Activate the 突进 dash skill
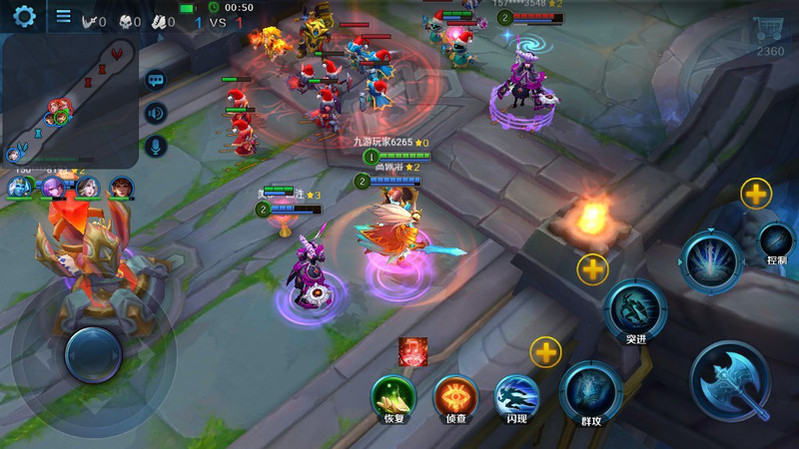 (636, 308)
